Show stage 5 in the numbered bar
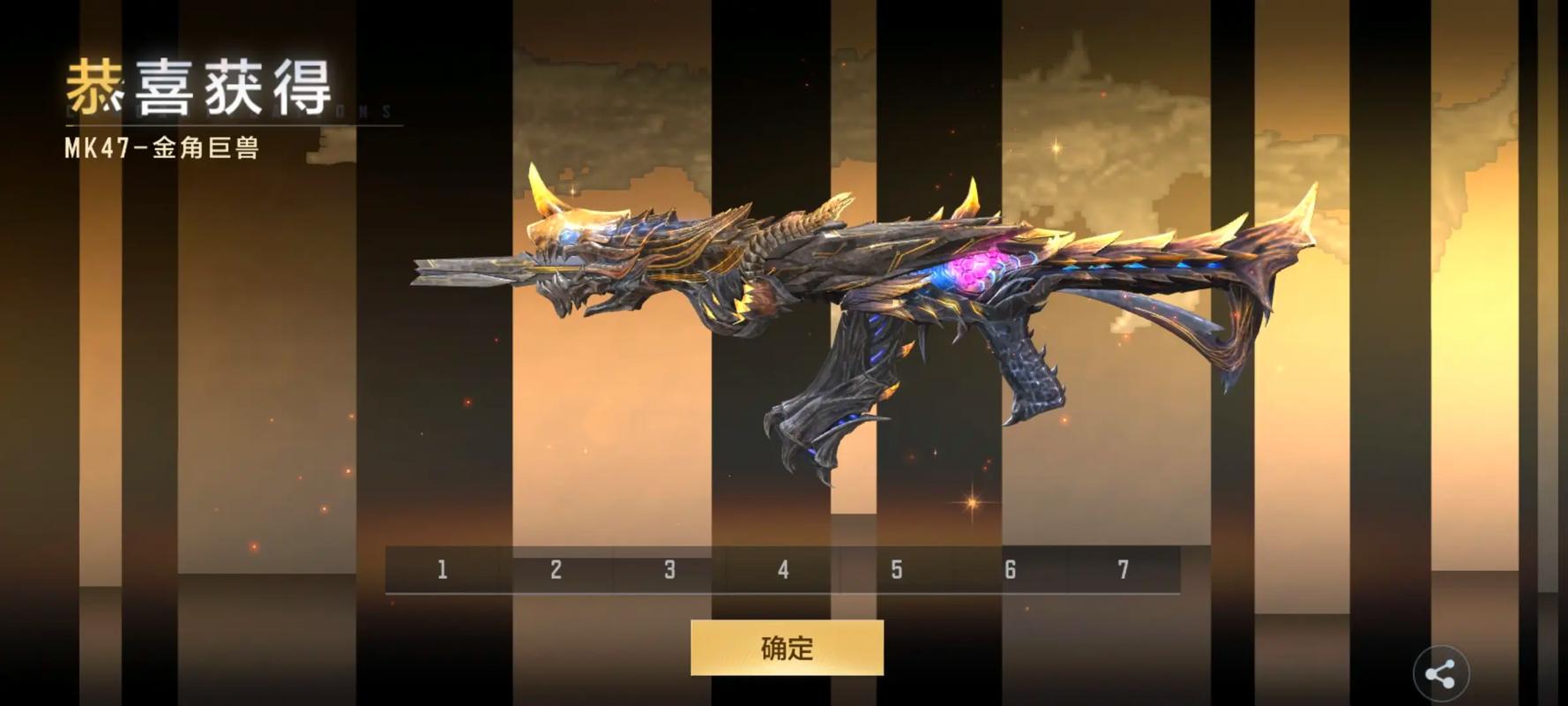Image resolution: width=1568 pixels, height=706 pixels. (896, 570)
